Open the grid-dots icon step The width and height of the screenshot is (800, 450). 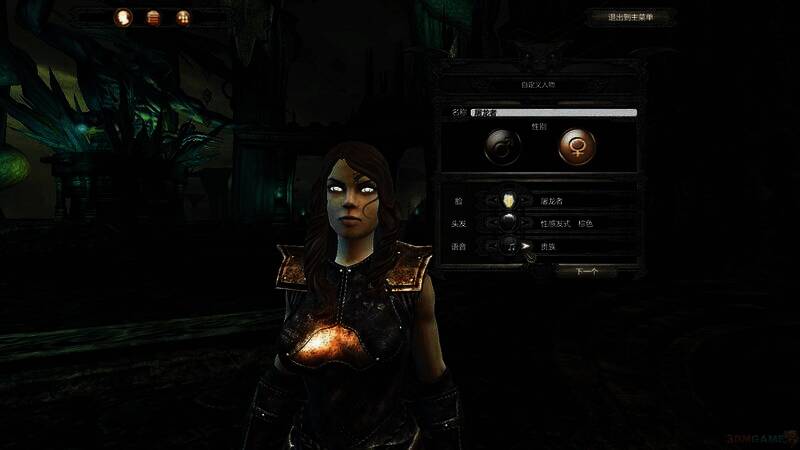pyautogui.click(x=182, y=17)
